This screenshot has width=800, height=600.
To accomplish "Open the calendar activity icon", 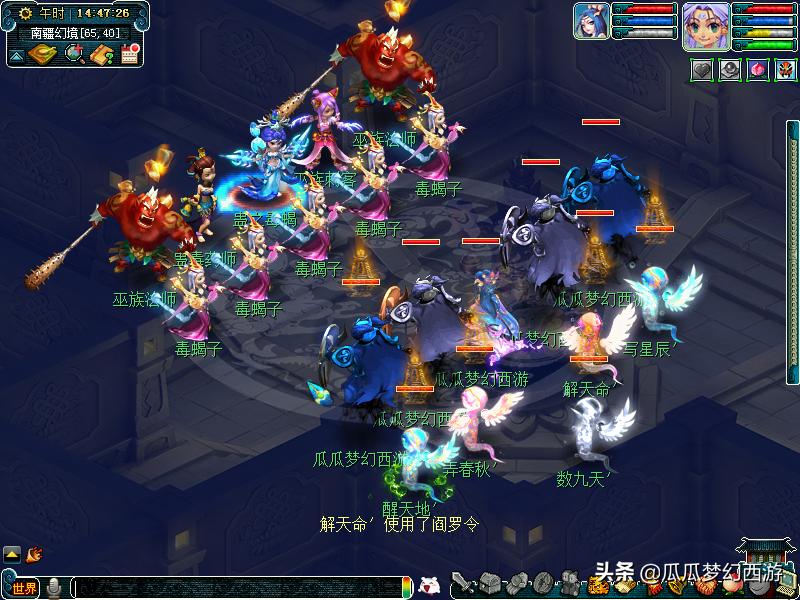I will tap(129, 54).
